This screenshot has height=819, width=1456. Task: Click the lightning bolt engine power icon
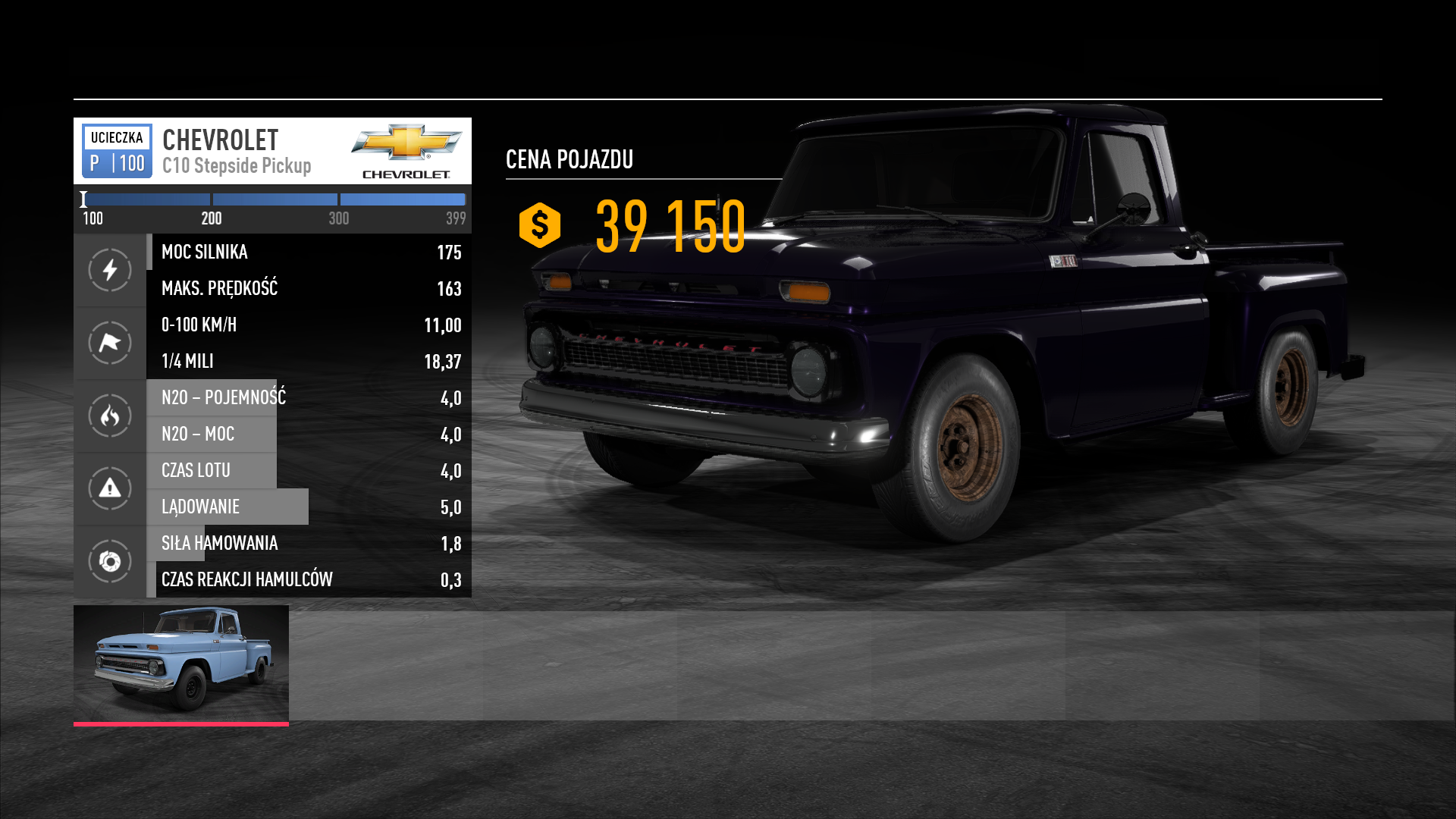pyautogui.click(x=110, y=270)
